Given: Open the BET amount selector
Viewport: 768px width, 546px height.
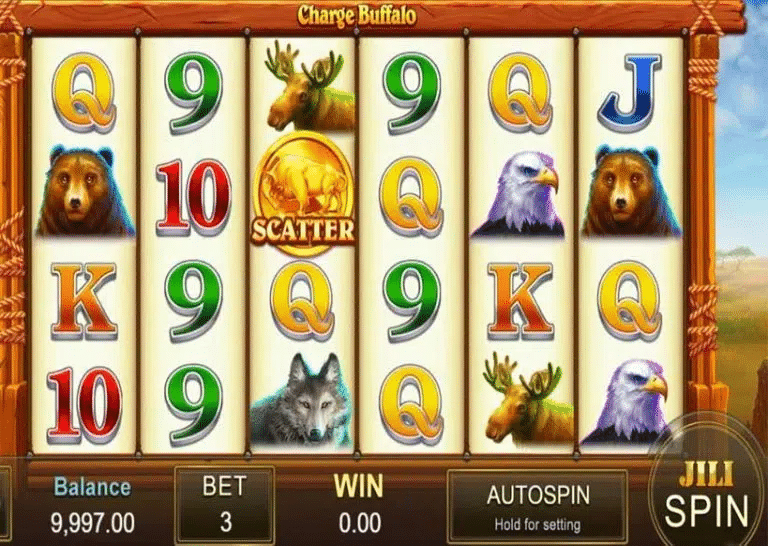Looking at the screenshot, I should pos(224,505).
